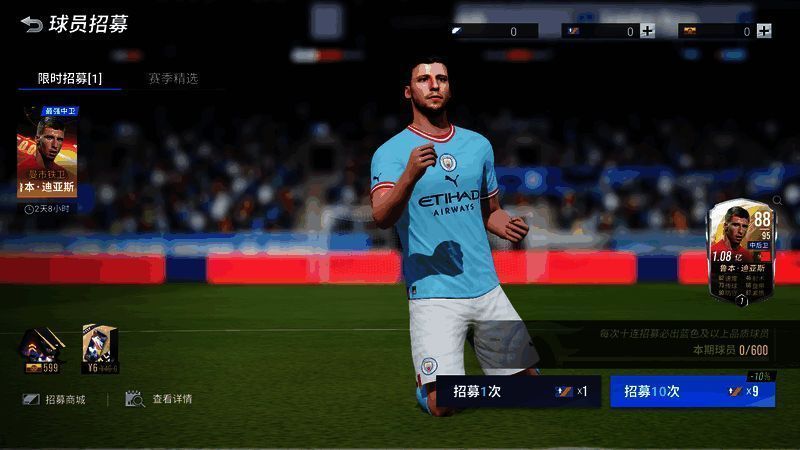Open the 招募商城 recruitment shop
The image size is (800, 450).
(x=56, y=399)
